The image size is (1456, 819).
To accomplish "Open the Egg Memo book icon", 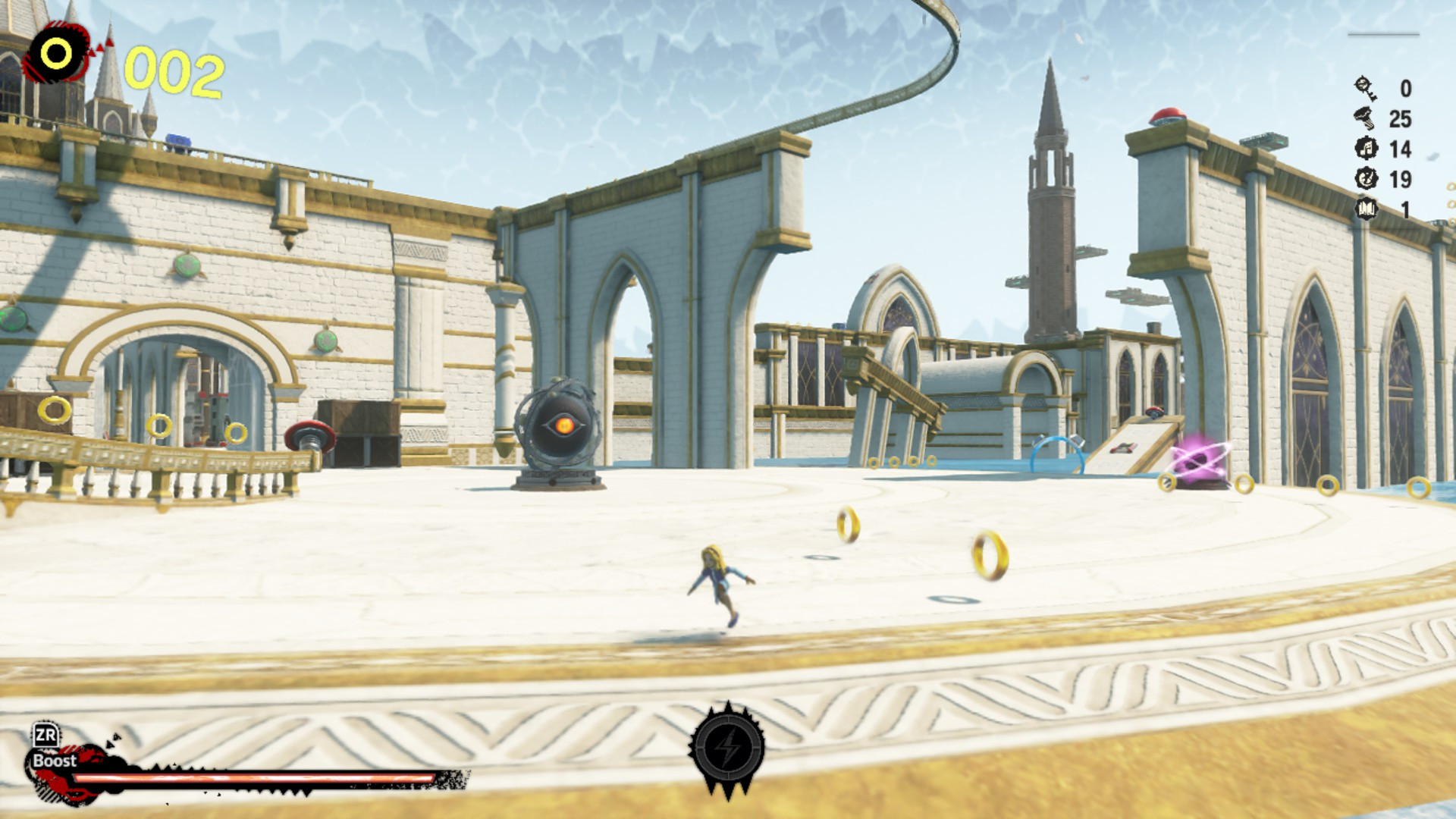I will (x=1367, y=208).
